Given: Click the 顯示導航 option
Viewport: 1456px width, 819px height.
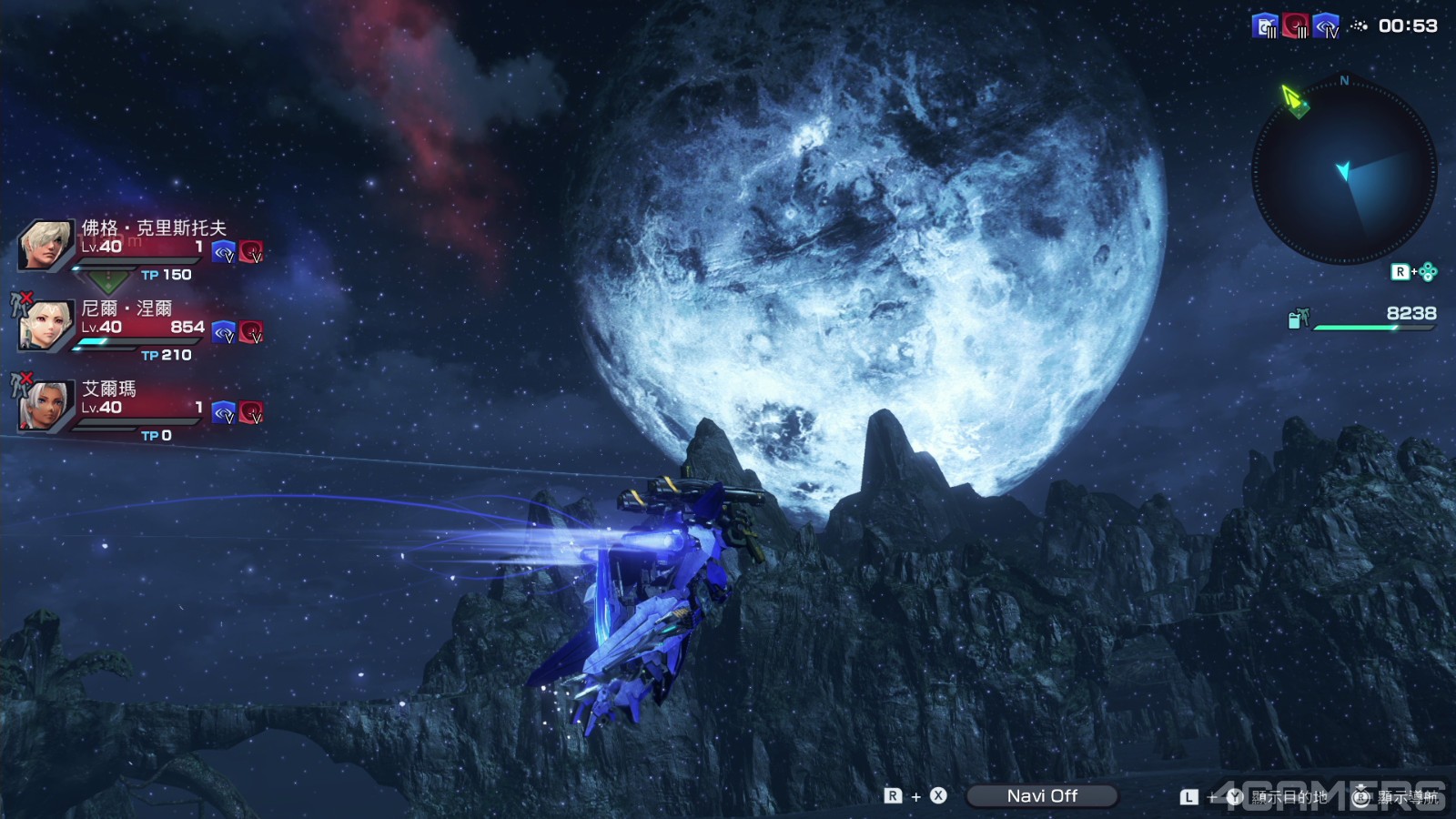Looking at the screenshot, I should pyautogui.click(x=1407, y=797).
